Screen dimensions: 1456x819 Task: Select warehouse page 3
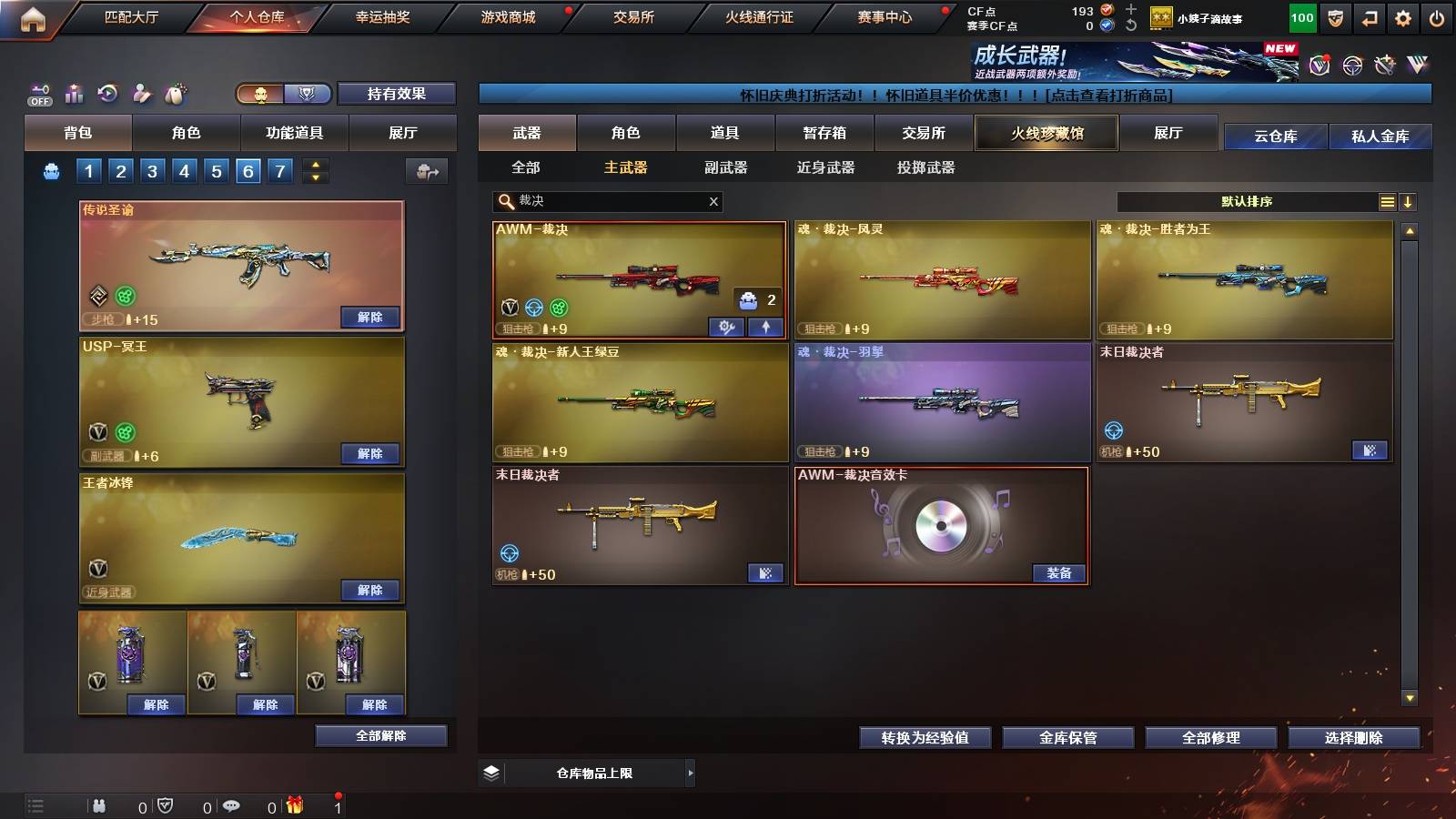[152, 170]
